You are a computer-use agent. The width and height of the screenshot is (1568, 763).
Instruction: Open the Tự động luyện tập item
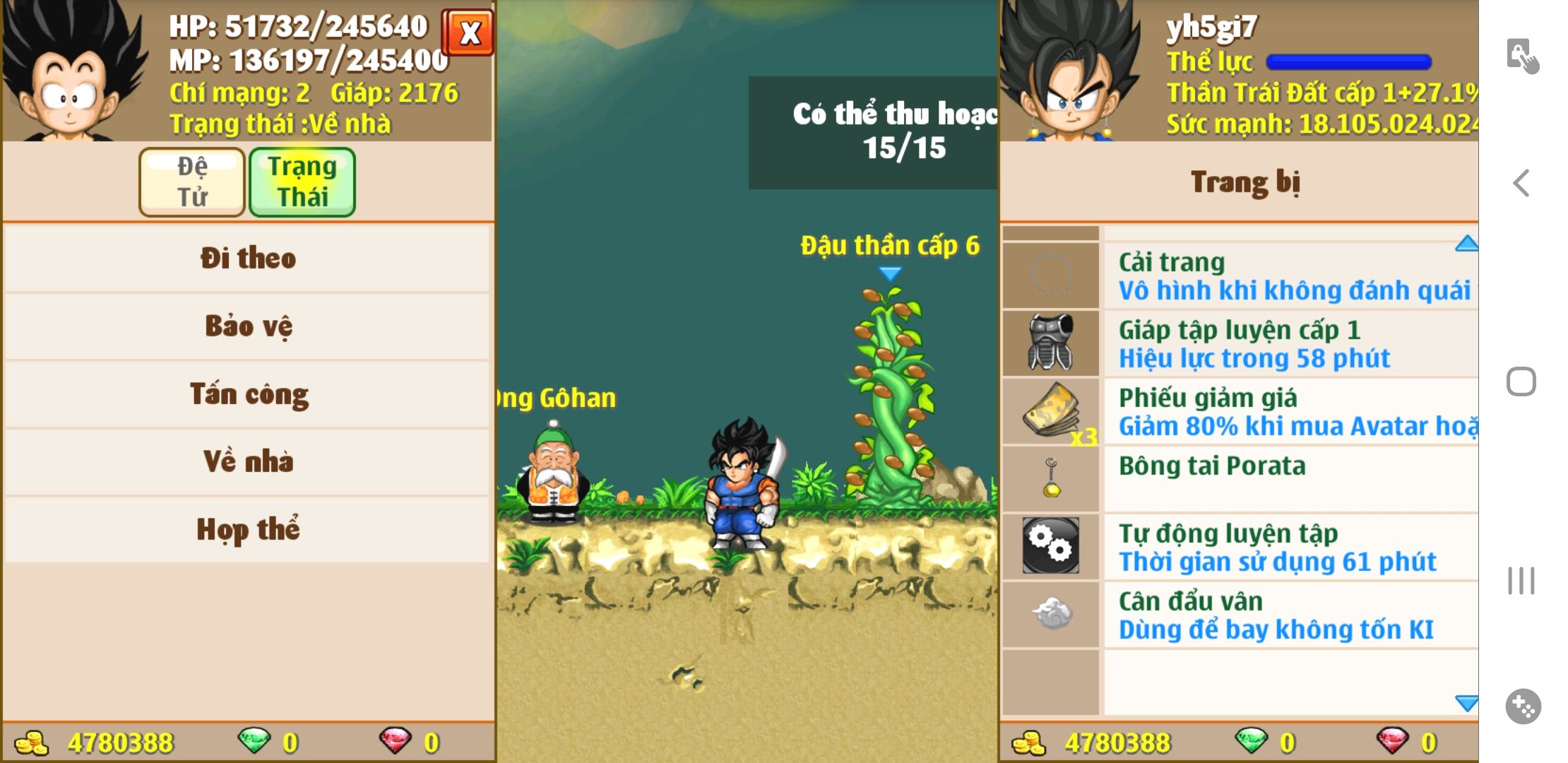[x=1290, y=548]
